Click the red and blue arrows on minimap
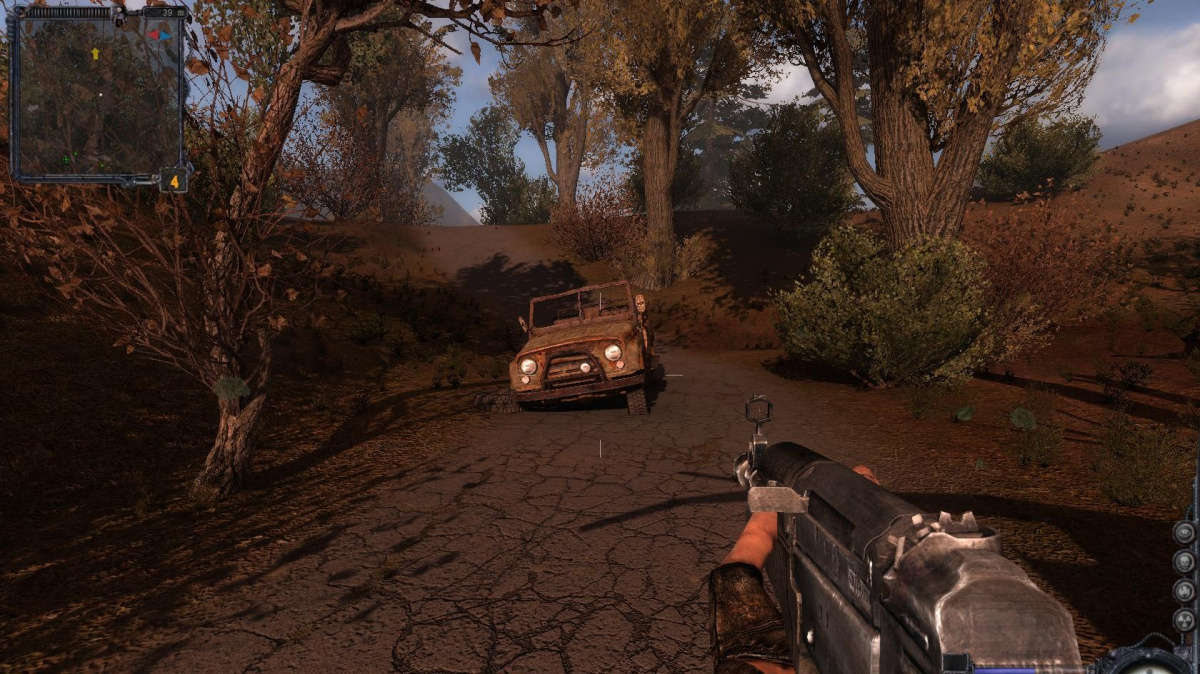The image size is (1200, 674). tap(159, 34)
